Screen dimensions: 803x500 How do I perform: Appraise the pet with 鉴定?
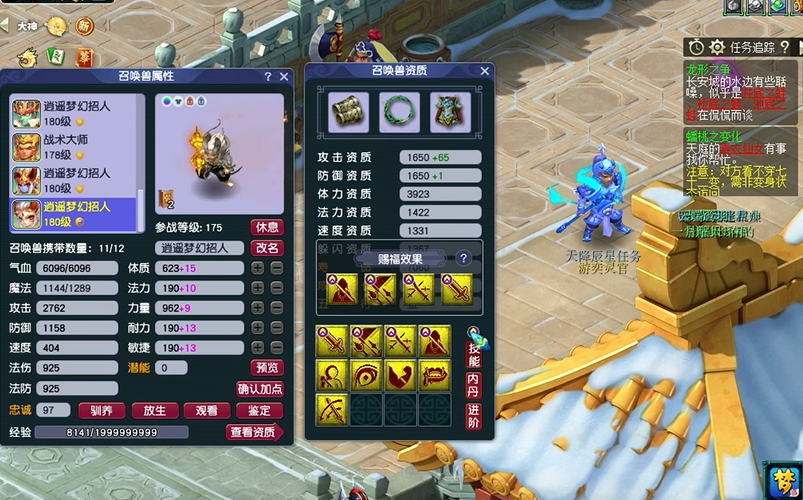point(259,410)
